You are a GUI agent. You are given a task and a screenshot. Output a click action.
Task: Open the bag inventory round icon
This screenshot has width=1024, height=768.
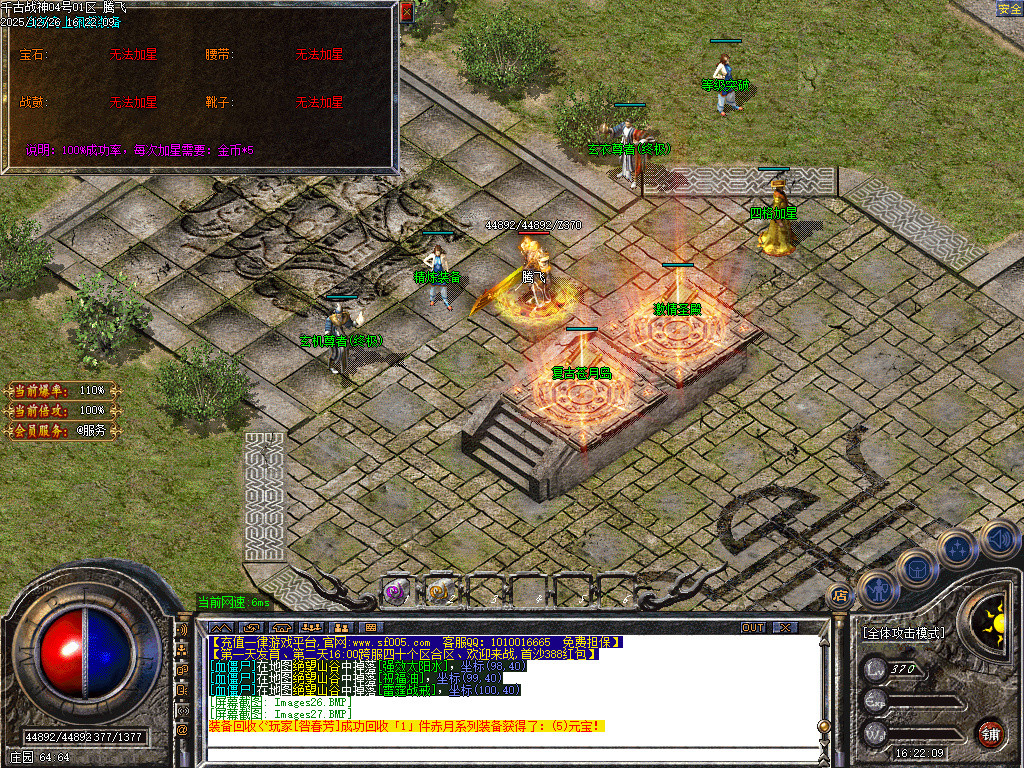pyautogui.click(x=916, y=569)
